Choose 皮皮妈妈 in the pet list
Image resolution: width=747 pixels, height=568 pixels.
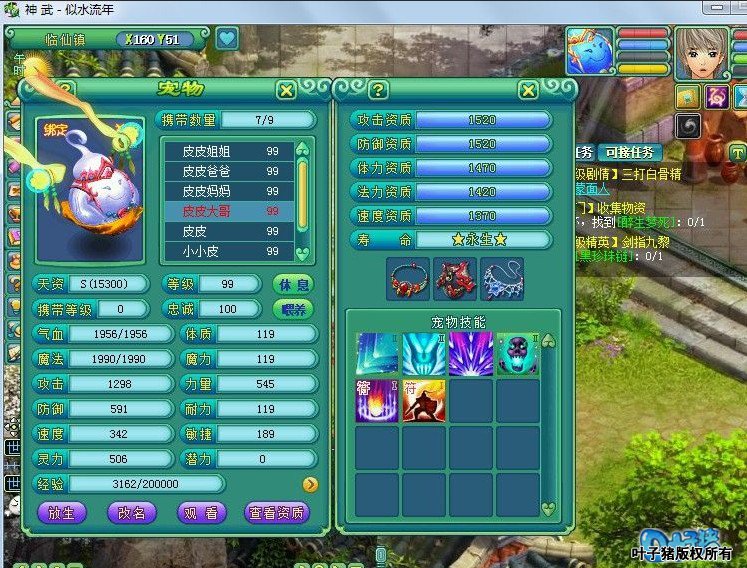[228, 191]
